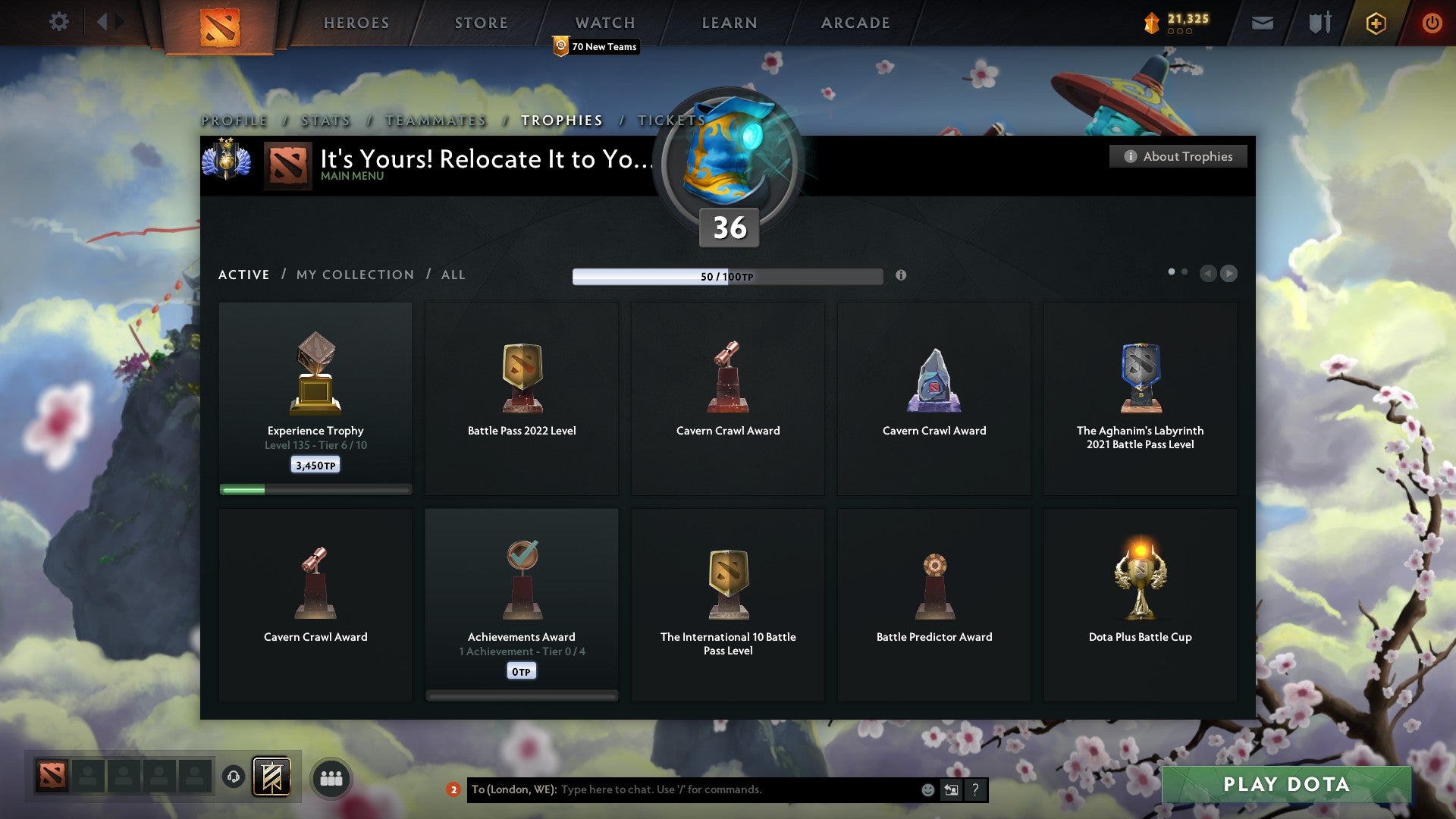Click the next page arrow for trophies
Screen dimensions: 1456x819
click(1228, 273)
